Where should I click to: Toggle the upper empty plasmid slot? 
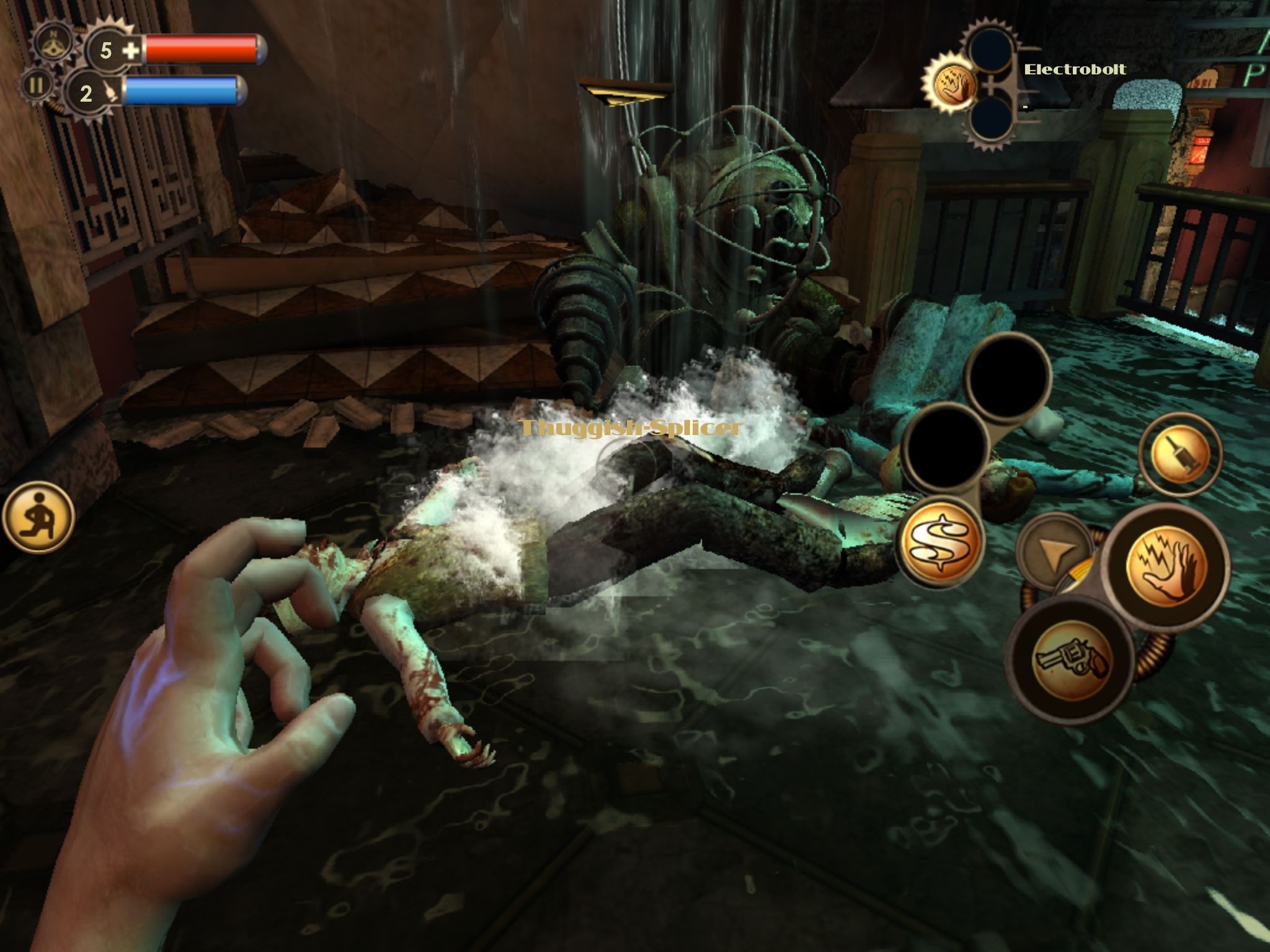pos(990,48)
